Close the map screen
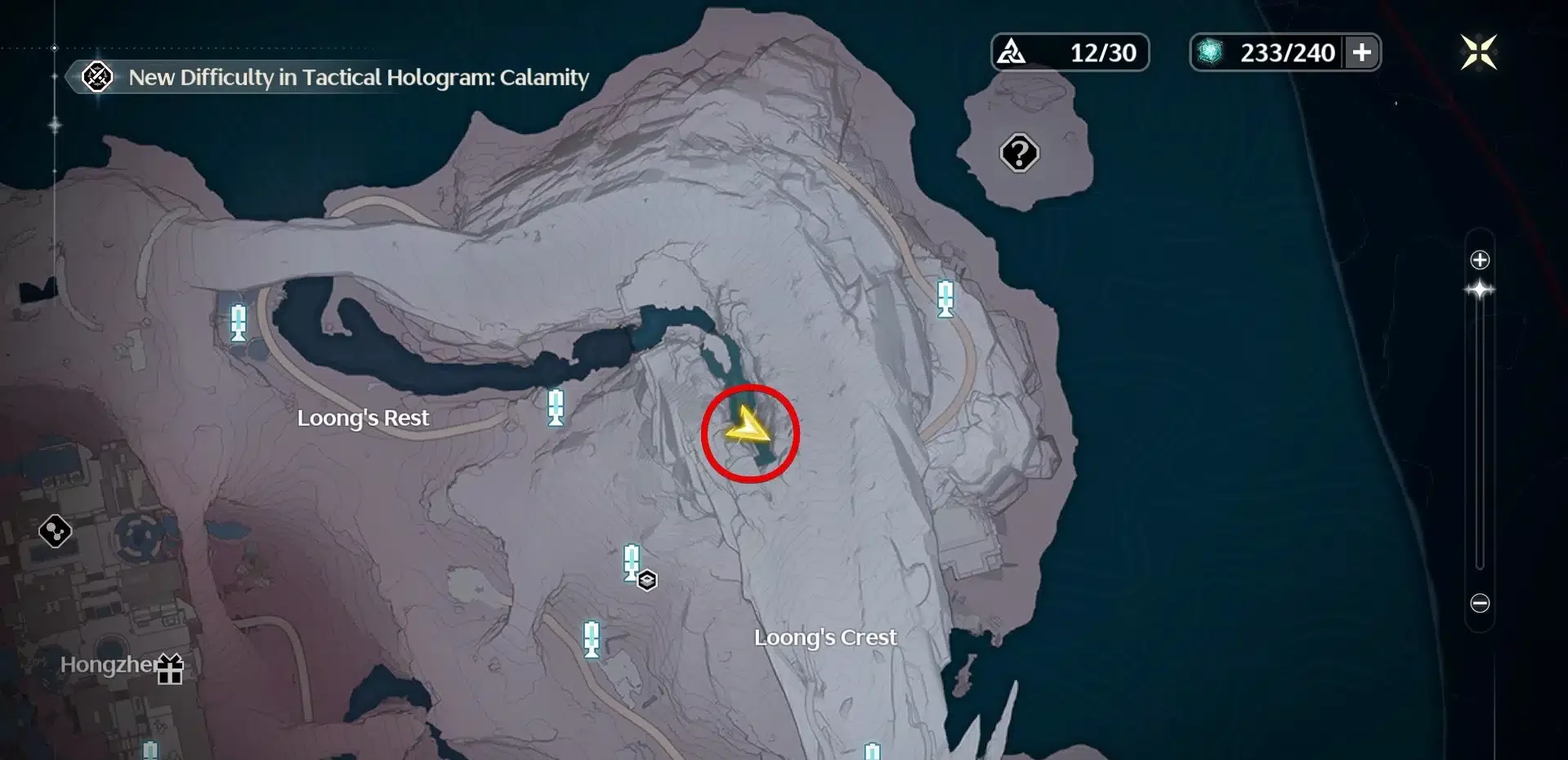The height and width of the screenshot is (760, 1568). tap(1478, 53)
